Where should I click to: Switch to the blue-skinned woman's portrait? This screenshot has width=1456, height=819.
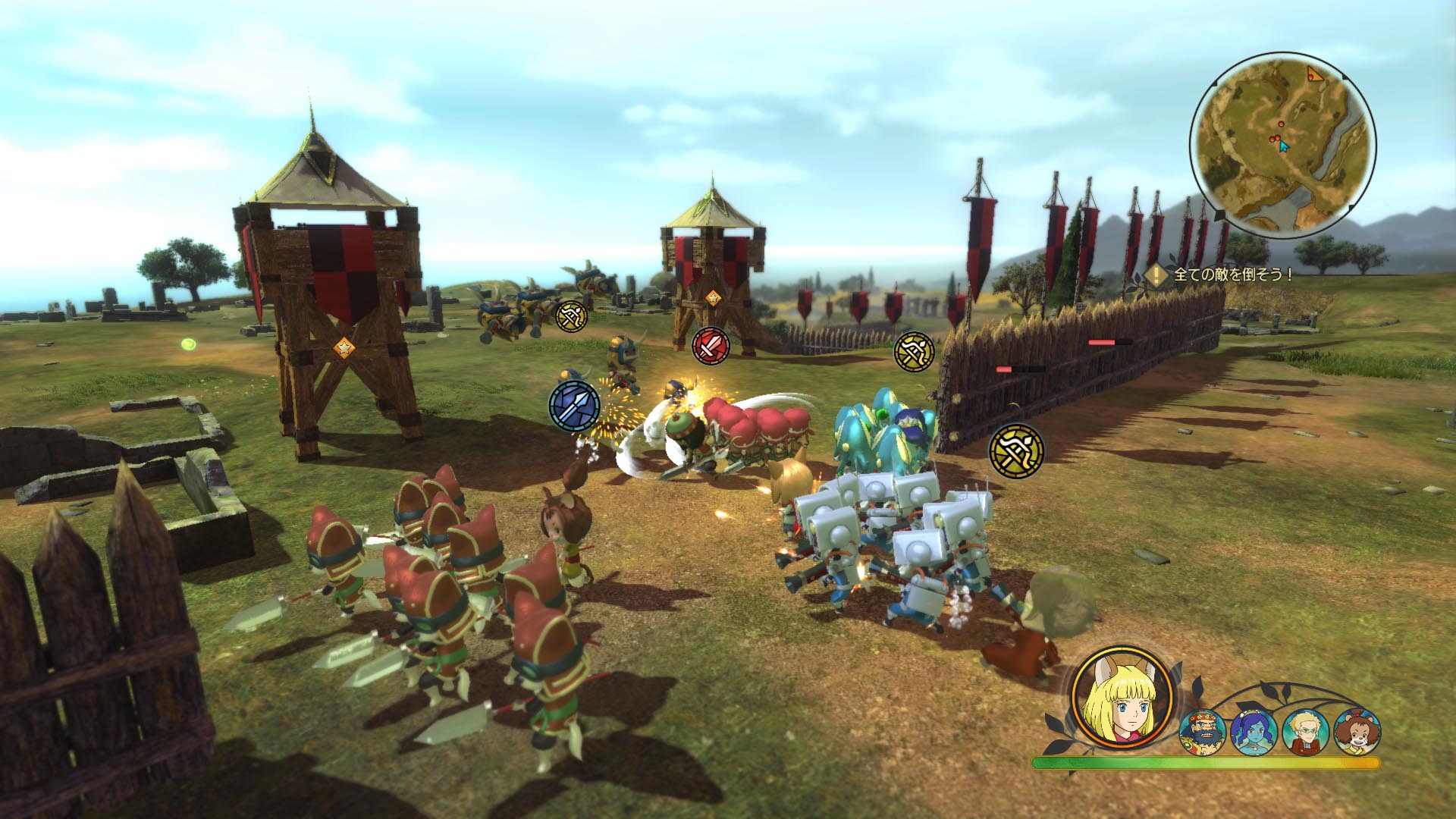tap(1254, 733)
